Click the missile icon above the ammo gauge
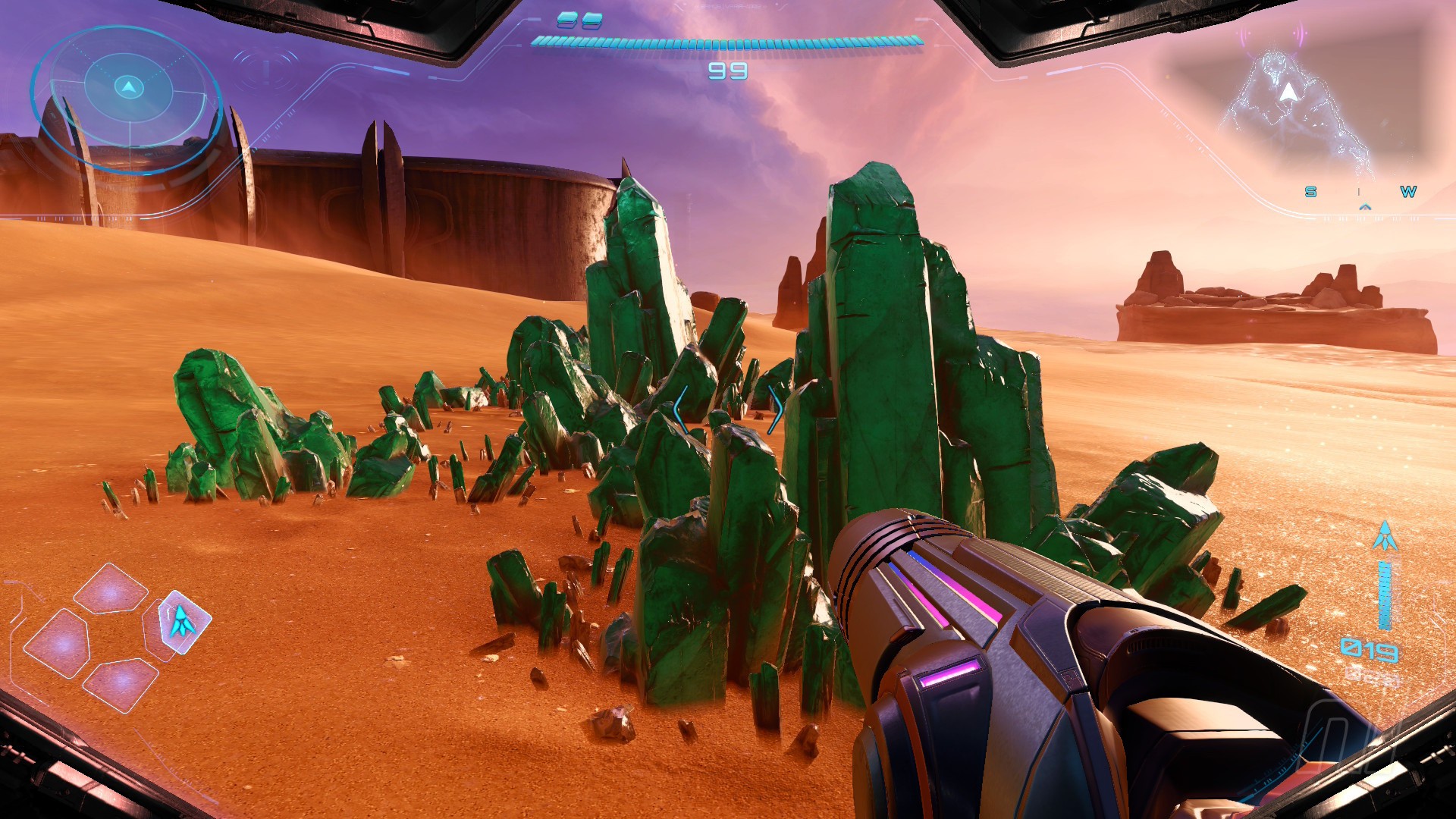The width and height of the screenshot is (1456, 819). pyautogui.click(x=1385, y=537)
